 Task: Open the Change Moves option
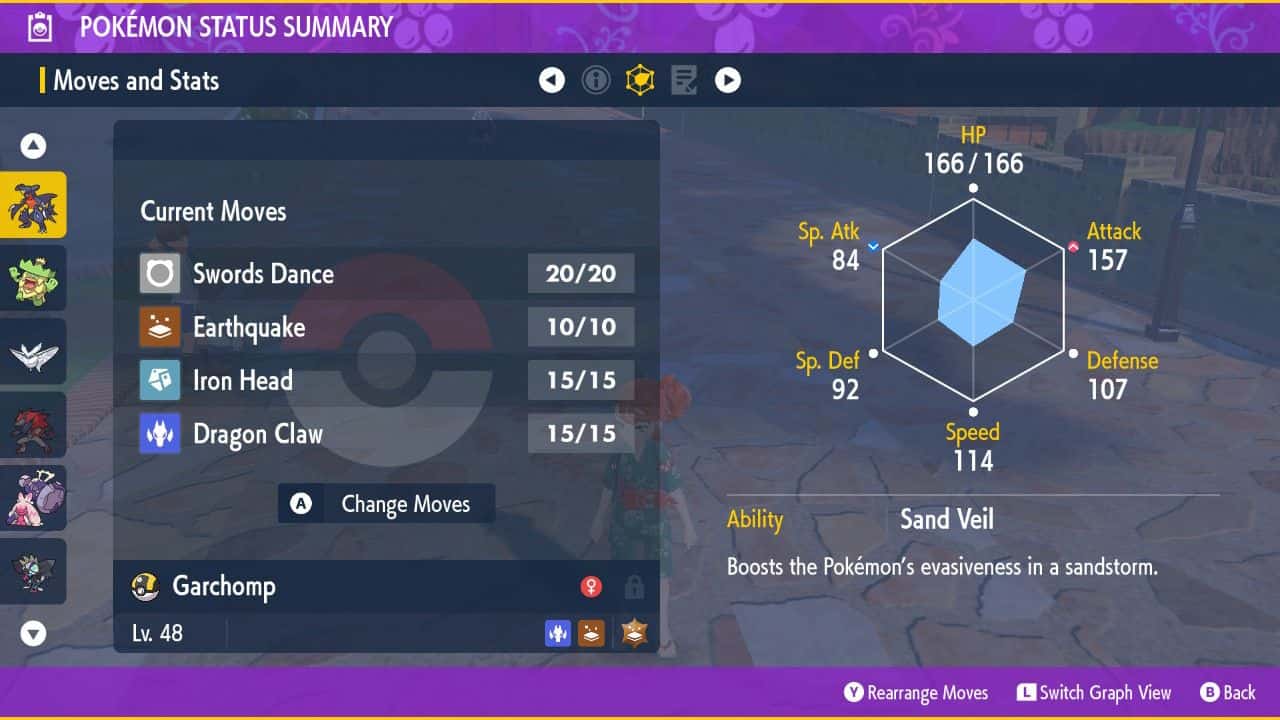tap(387, 504)
